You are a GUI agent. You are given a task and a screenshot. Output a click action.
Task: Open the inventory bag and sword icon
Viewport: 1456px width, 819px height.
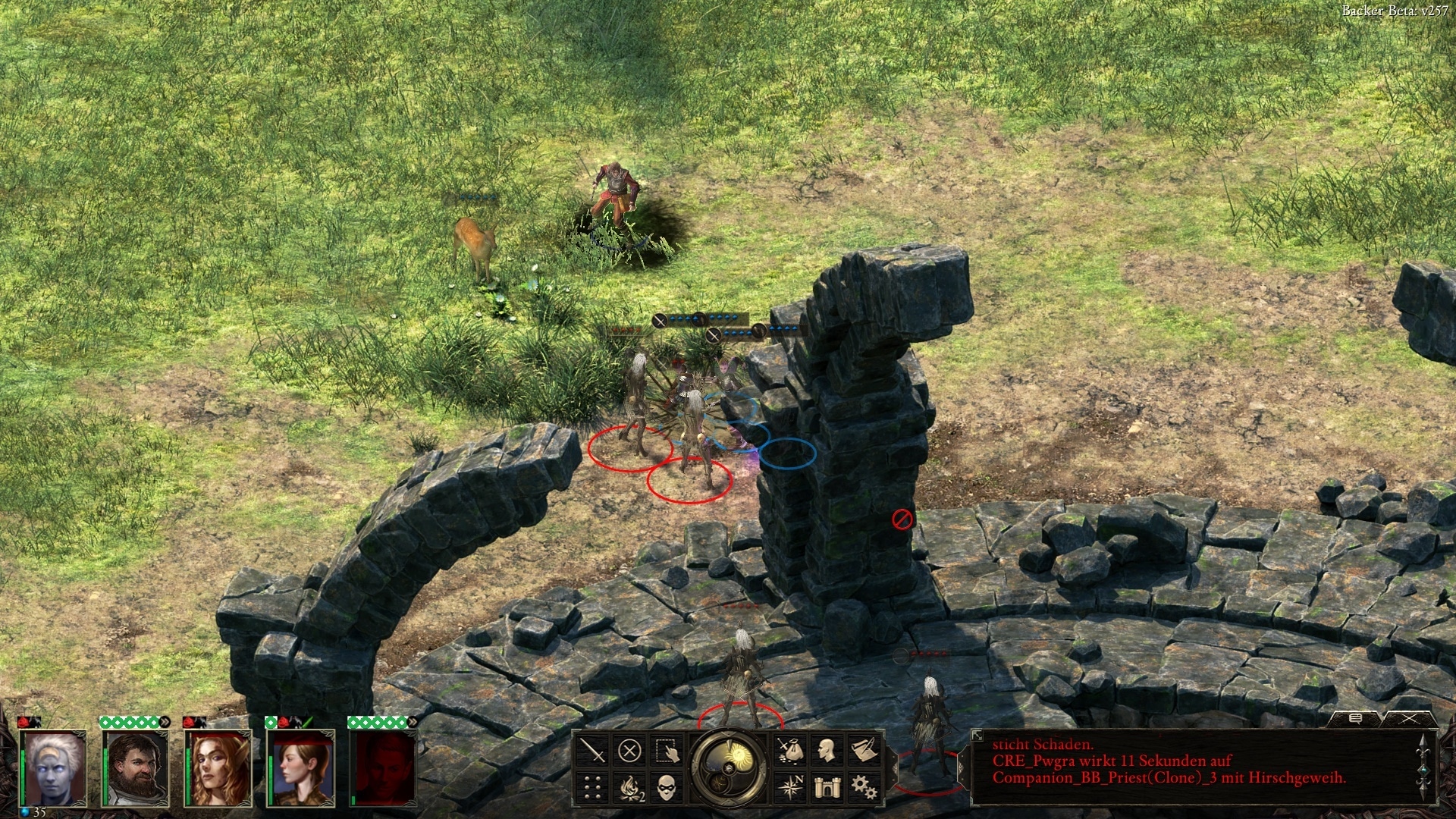[x=790, y=751]
